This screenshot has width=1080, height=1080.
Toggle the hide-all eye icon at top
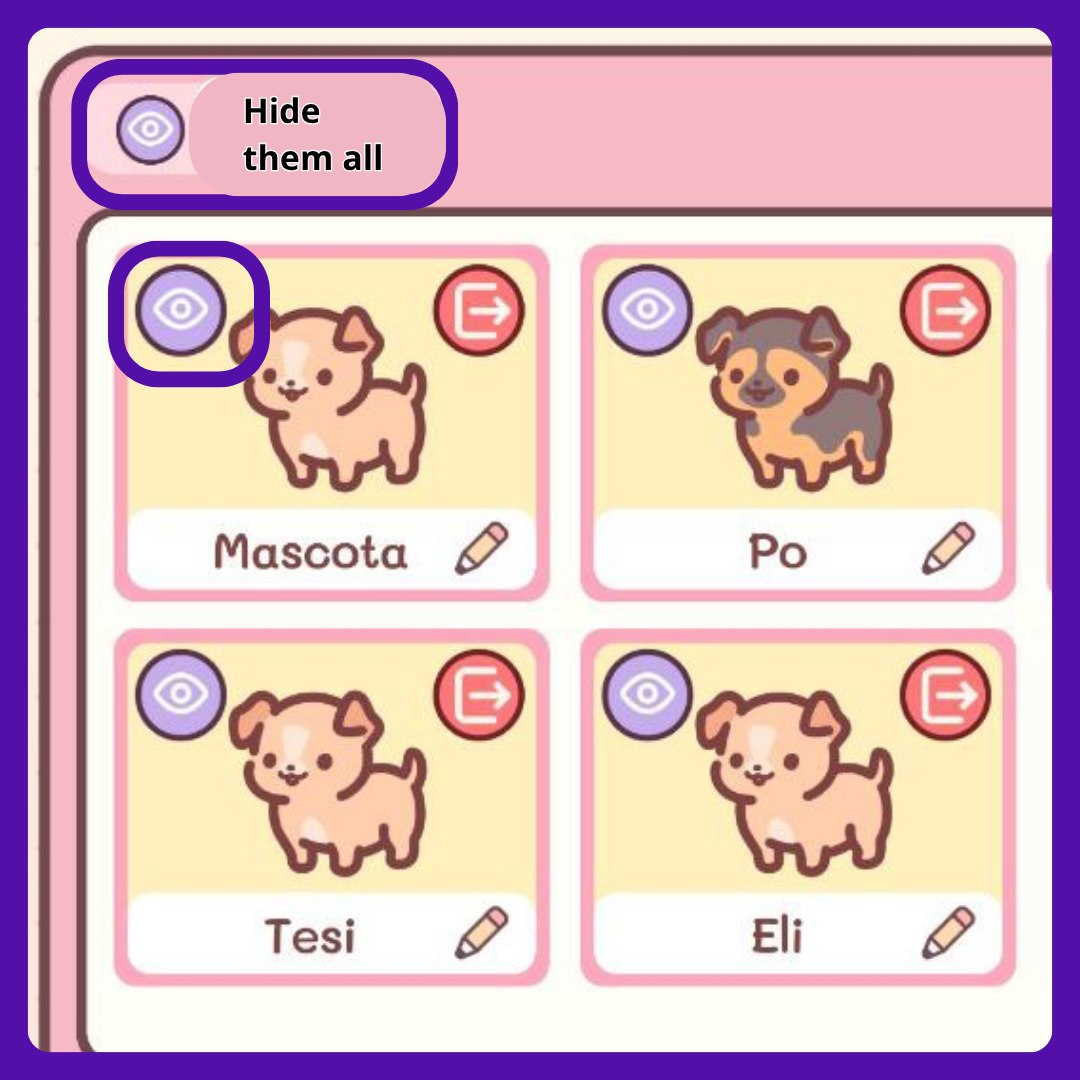150,131
